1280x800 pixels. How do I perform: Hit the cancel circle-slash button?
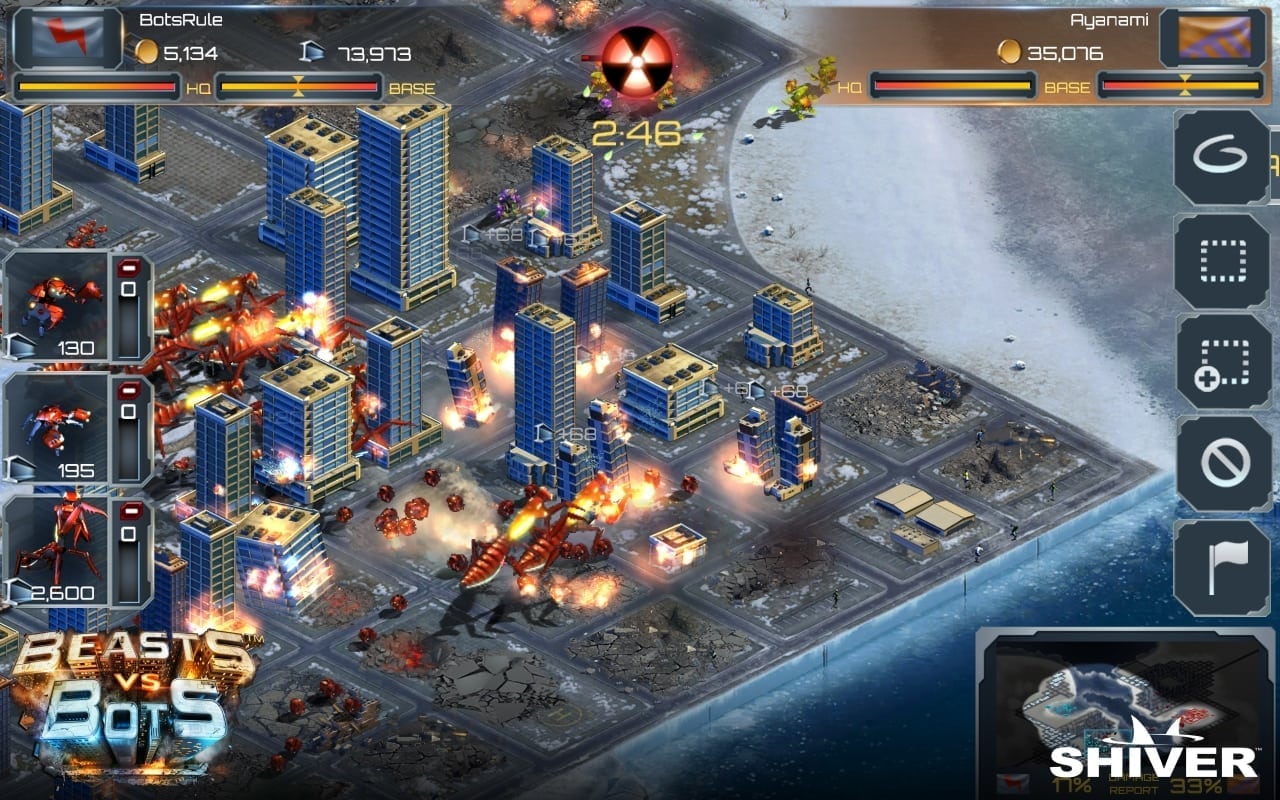(x=1220, y=464)
